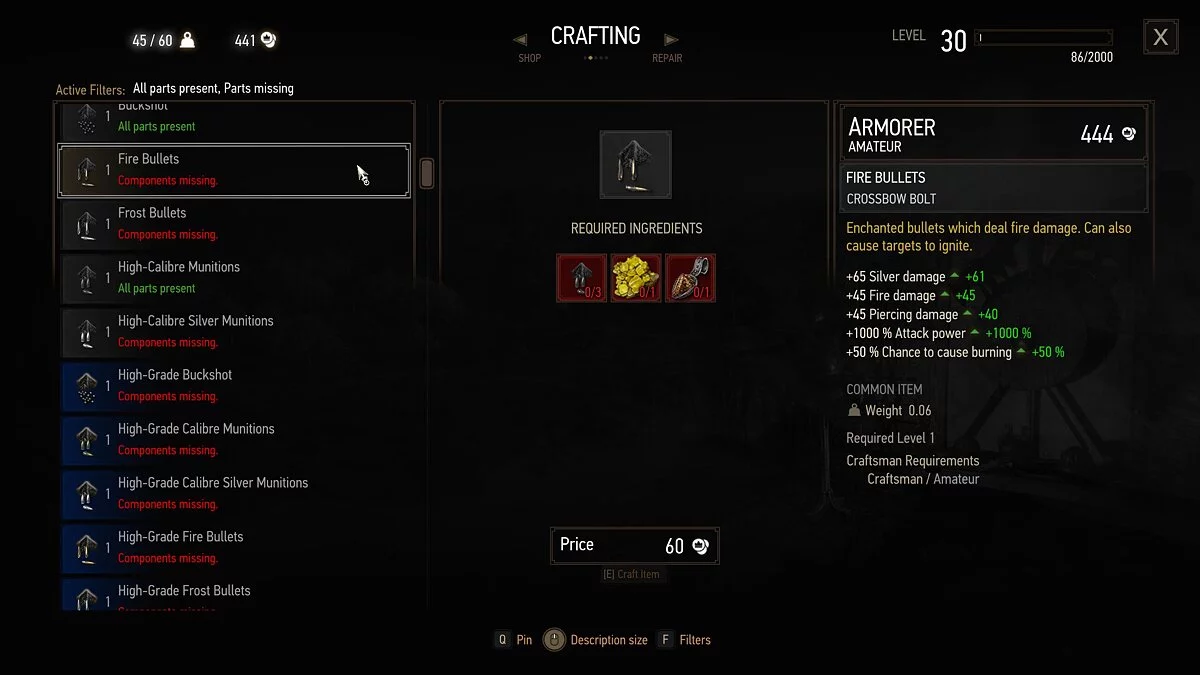Open High-Grade Calibre Silver Munitions recipe
Image resolution: width=1200 pixels, height=675 pixels.
pos(234,494)
